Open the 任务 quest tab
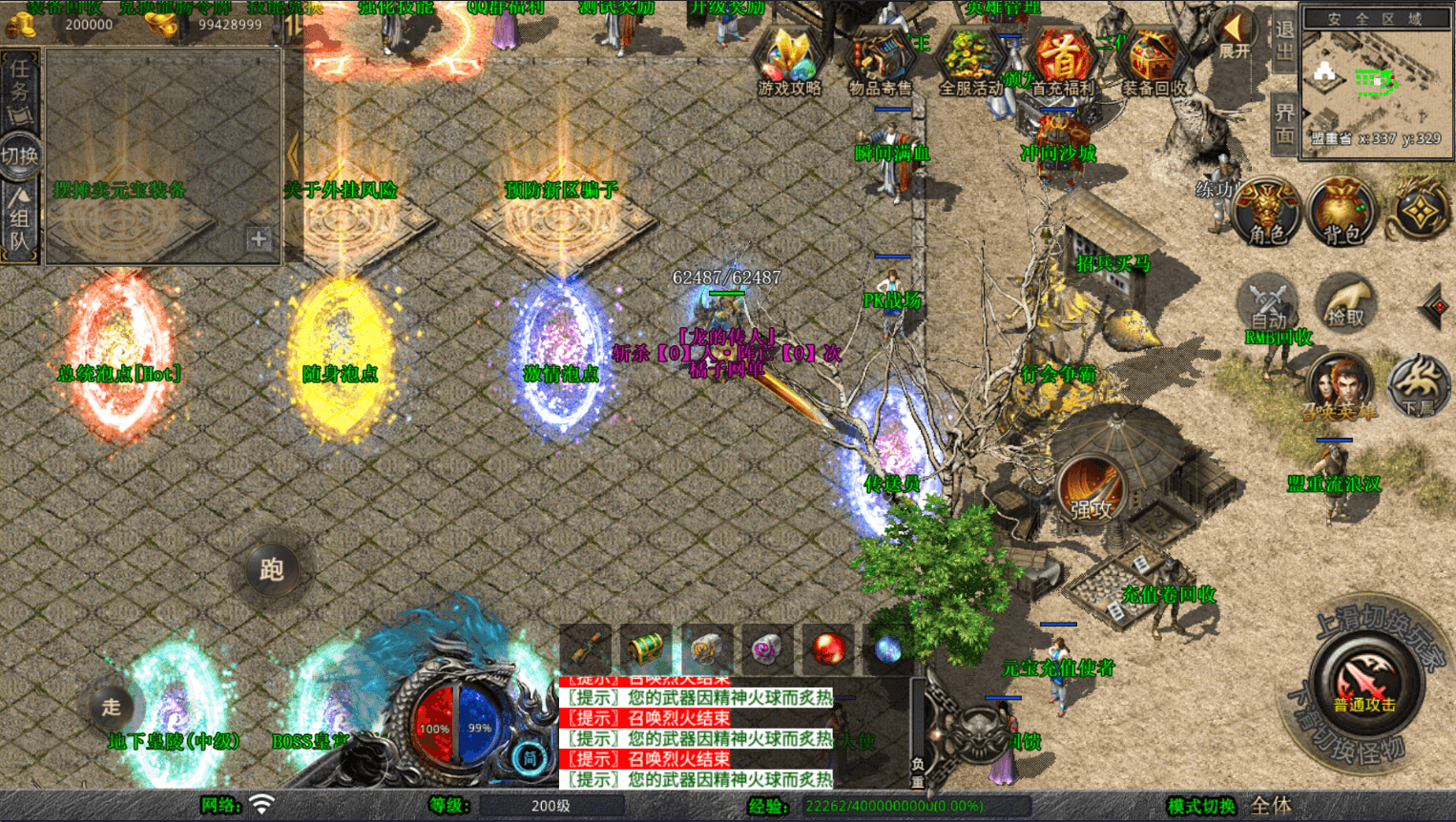The image size is (1456, 822). 20,91
